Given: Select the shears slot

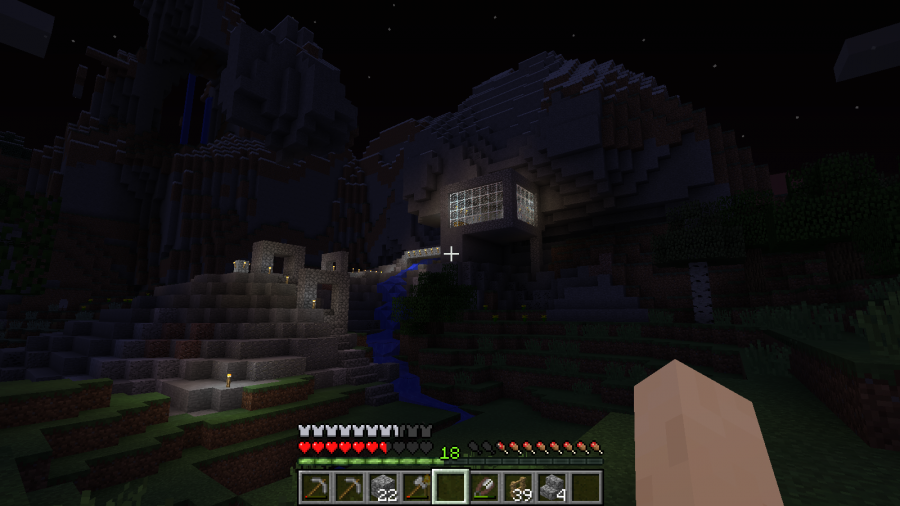Looking at the screenshot, I should coord(484,488).
